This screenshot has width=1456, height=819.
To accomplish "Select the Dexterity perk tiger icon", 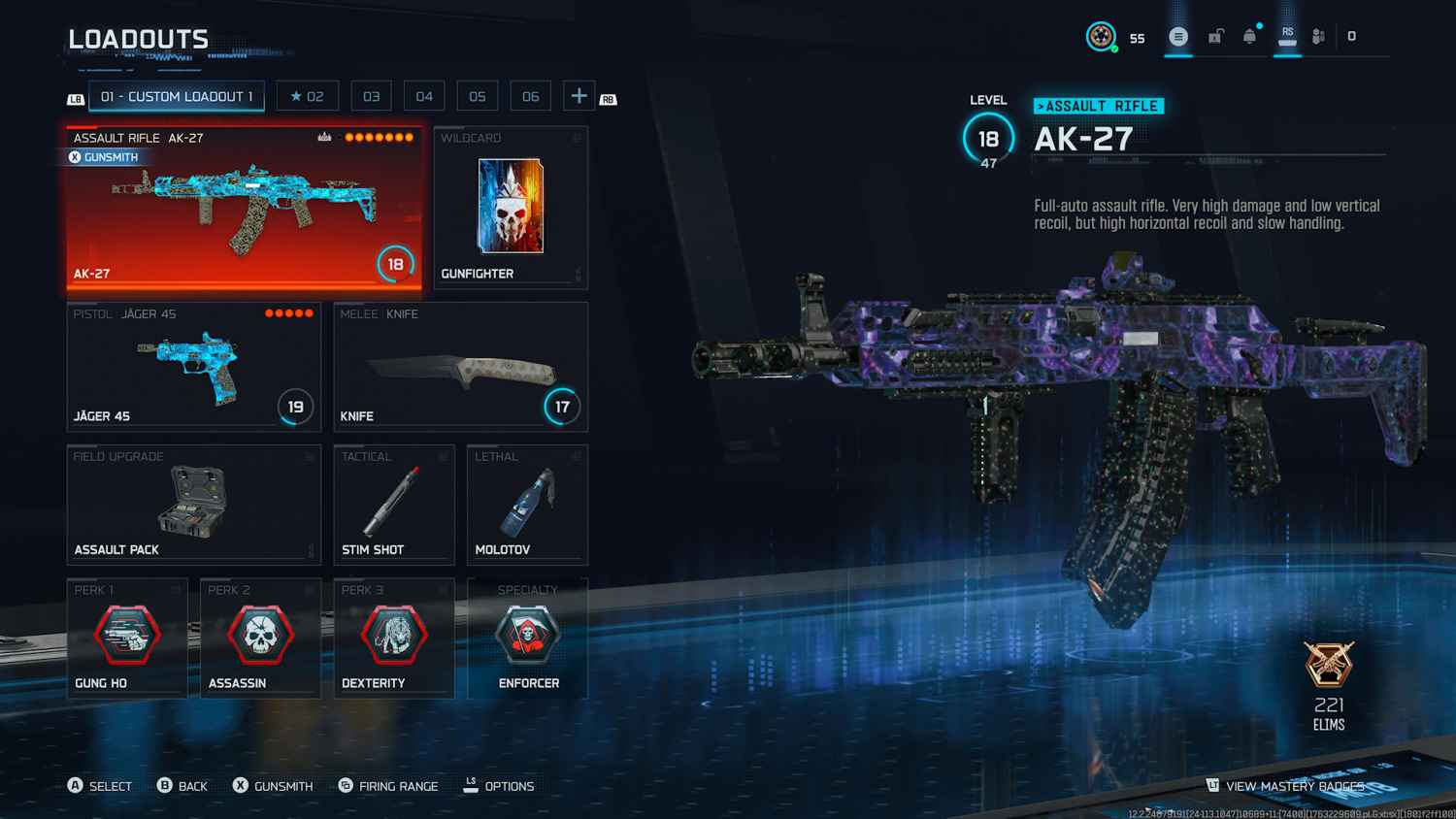I will (x=393, y=636).
